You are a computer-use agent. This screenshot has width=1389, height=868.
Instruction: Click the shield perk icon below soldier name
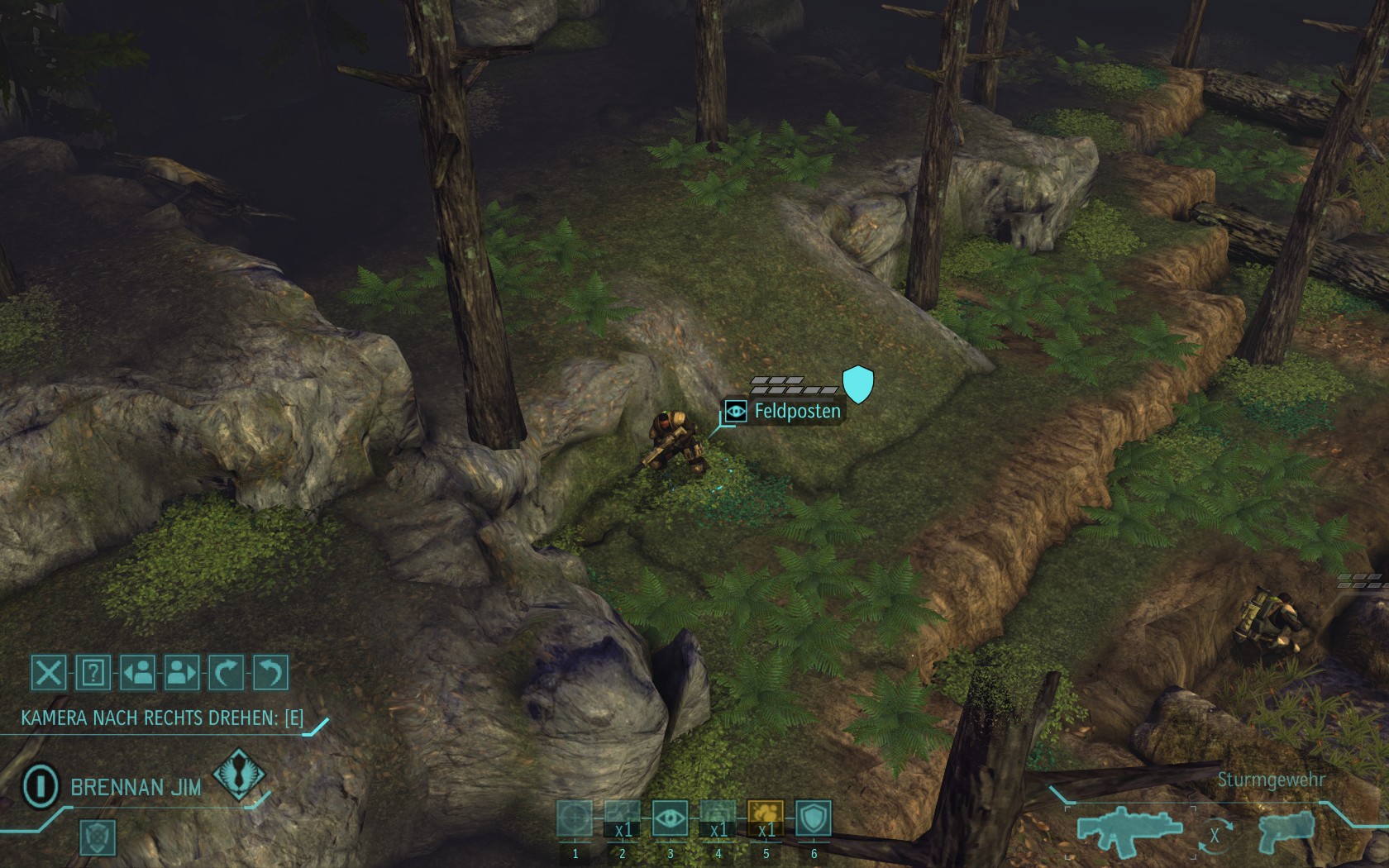[x=98, y=837]
